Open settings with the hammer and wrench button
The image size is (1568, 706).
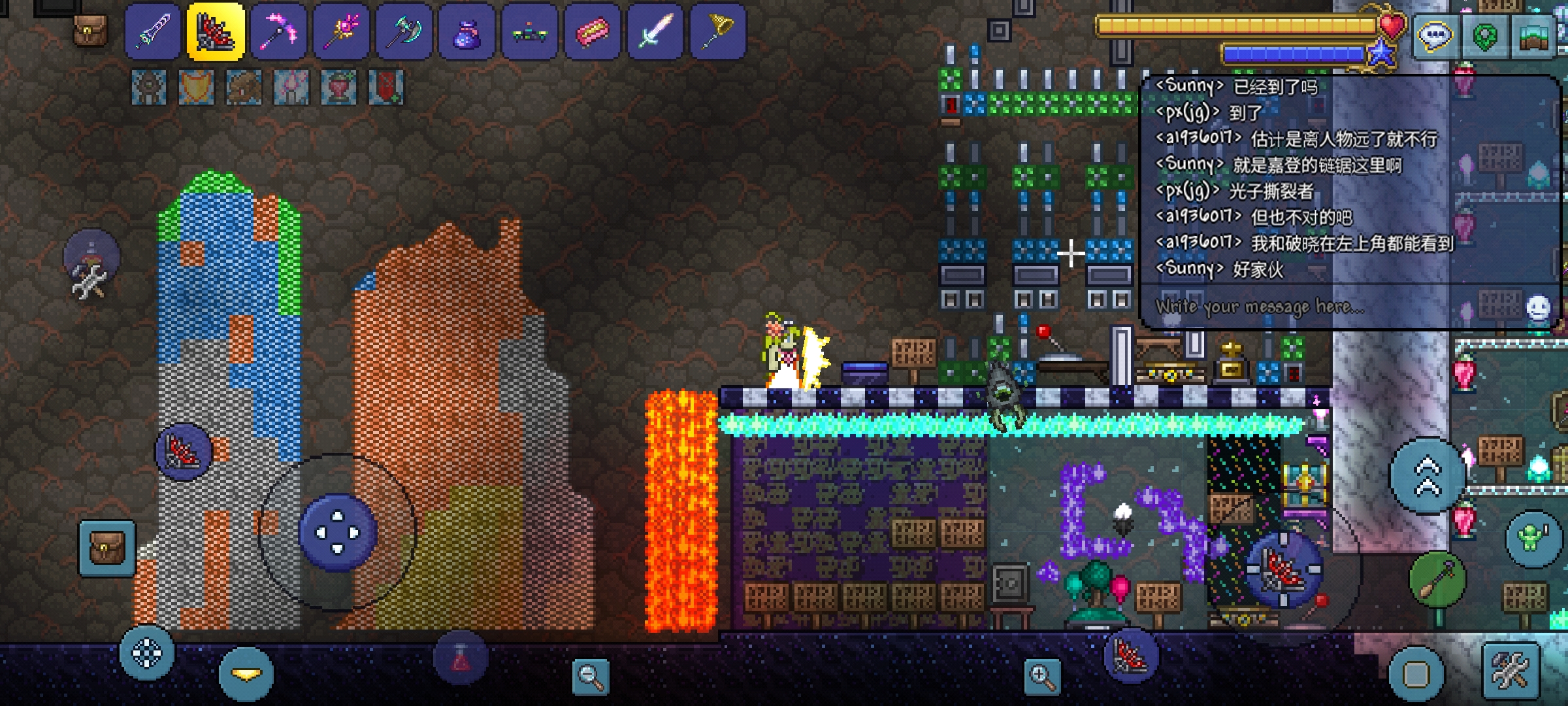point(1511,671)
